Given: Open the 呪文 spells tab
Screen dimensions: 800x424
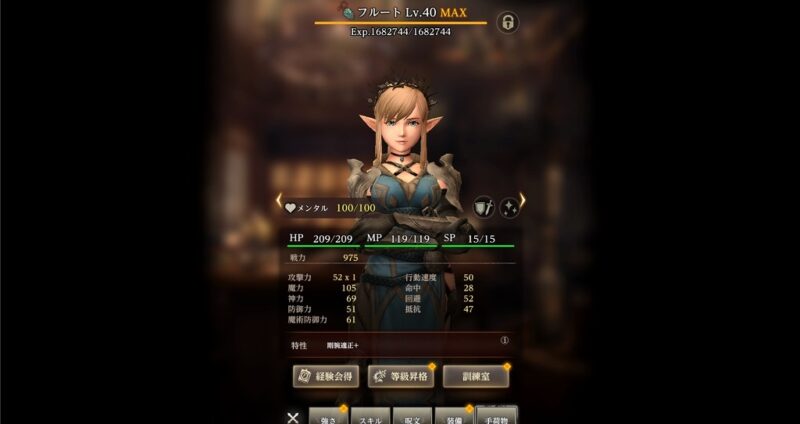Looking at the screenshot, I should tap(411, 416).
